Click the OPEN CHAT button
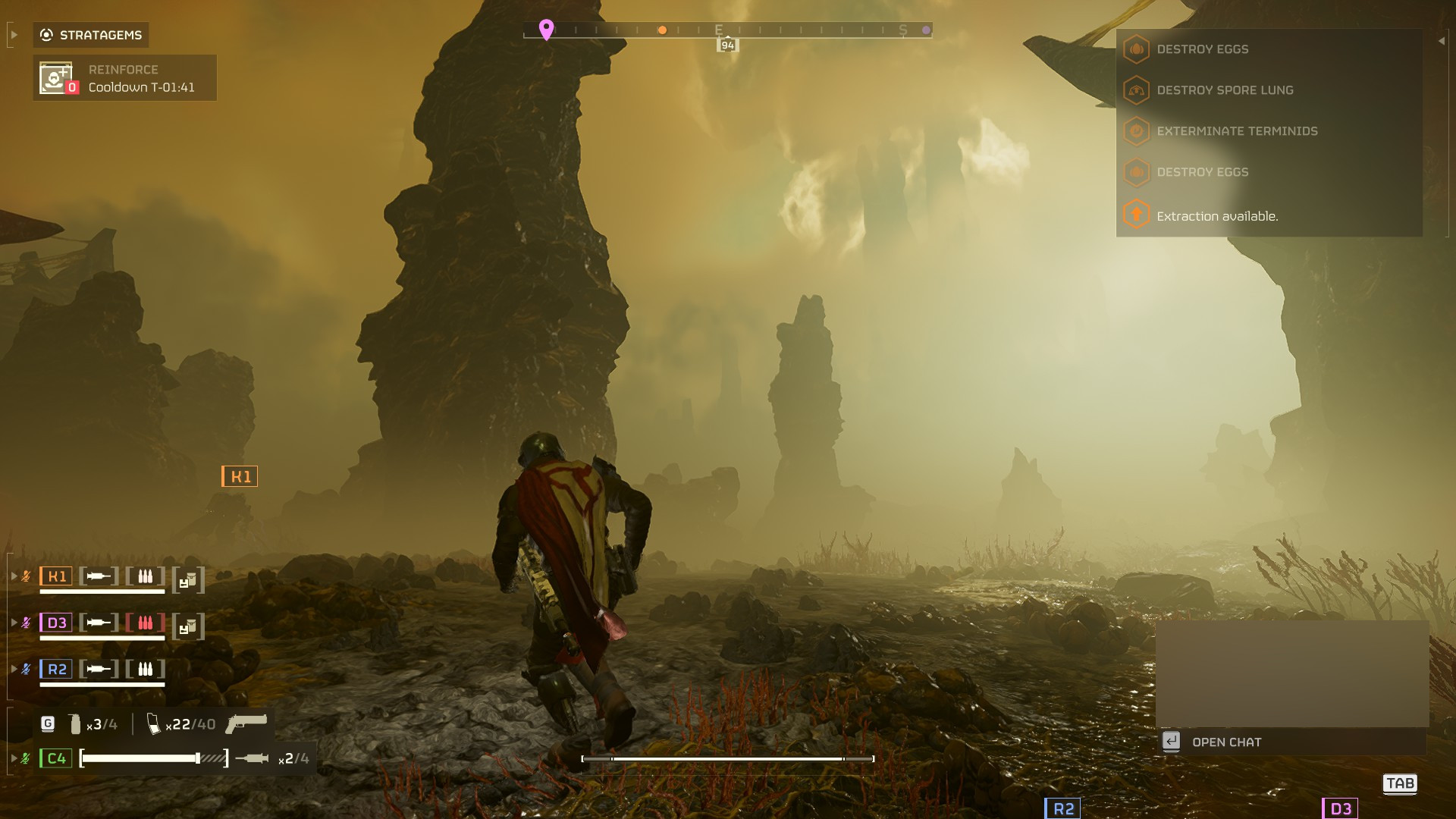This screenshot has width=1456, height=819. [x=1226, y=742]
